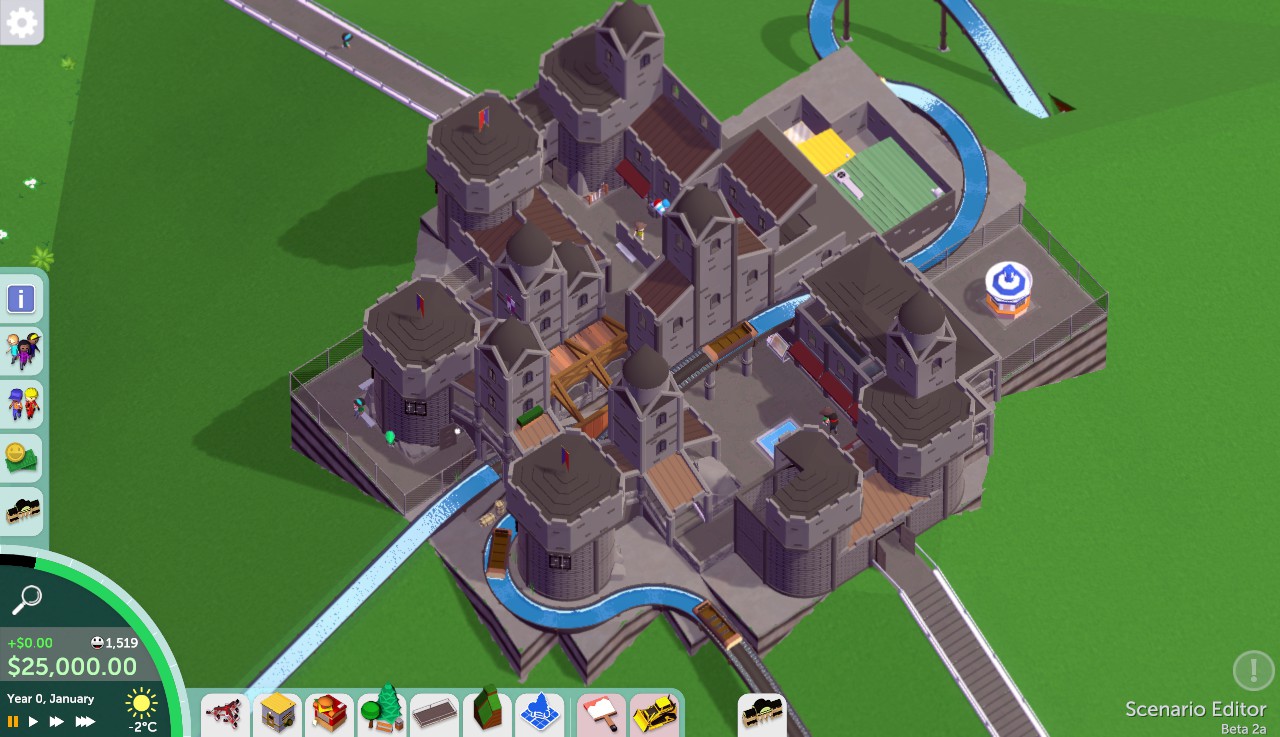Open the terrain editing tool

click(487, 714)
